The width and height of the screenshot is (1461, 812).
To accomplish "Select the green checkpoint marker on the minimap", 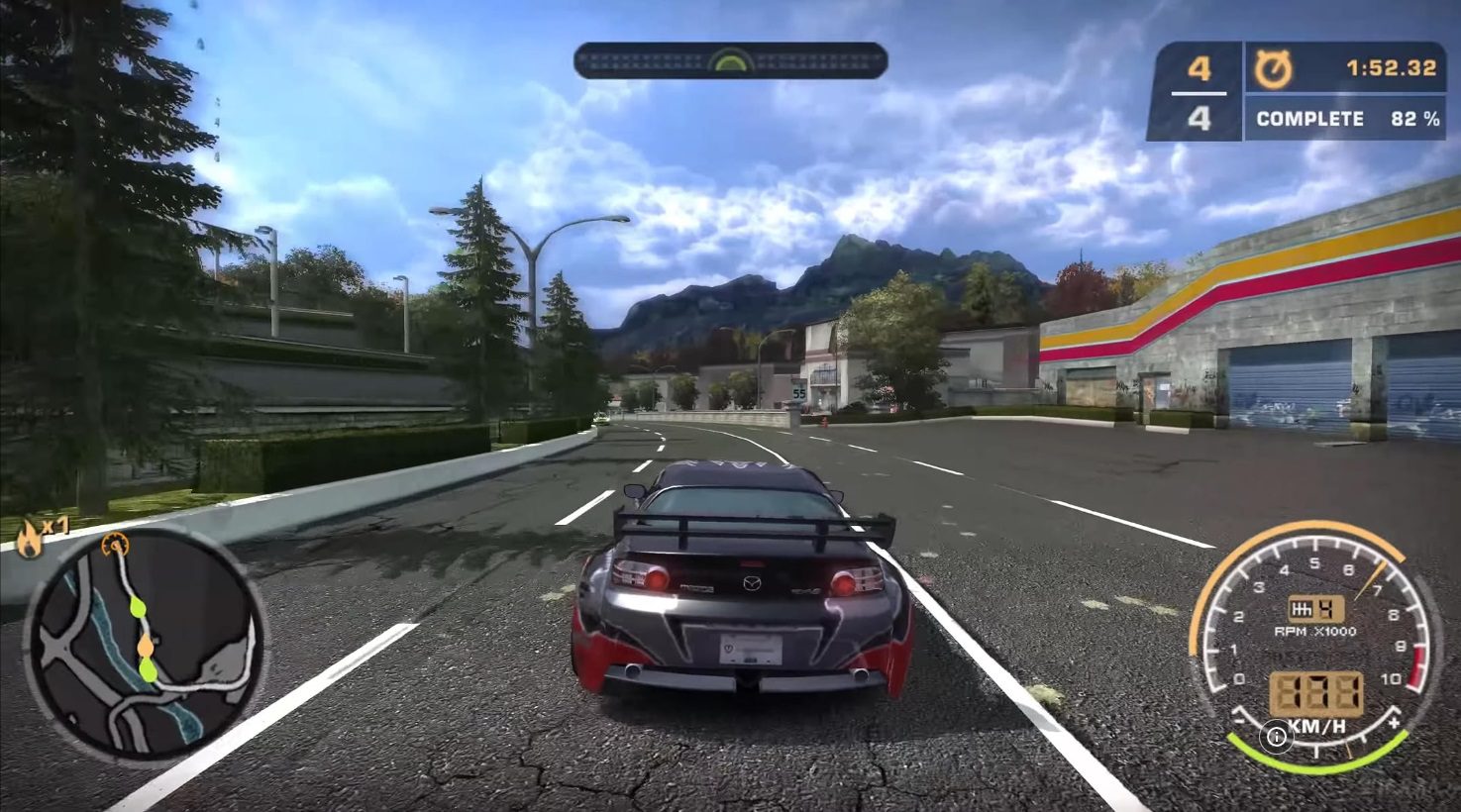I will 137,608.
